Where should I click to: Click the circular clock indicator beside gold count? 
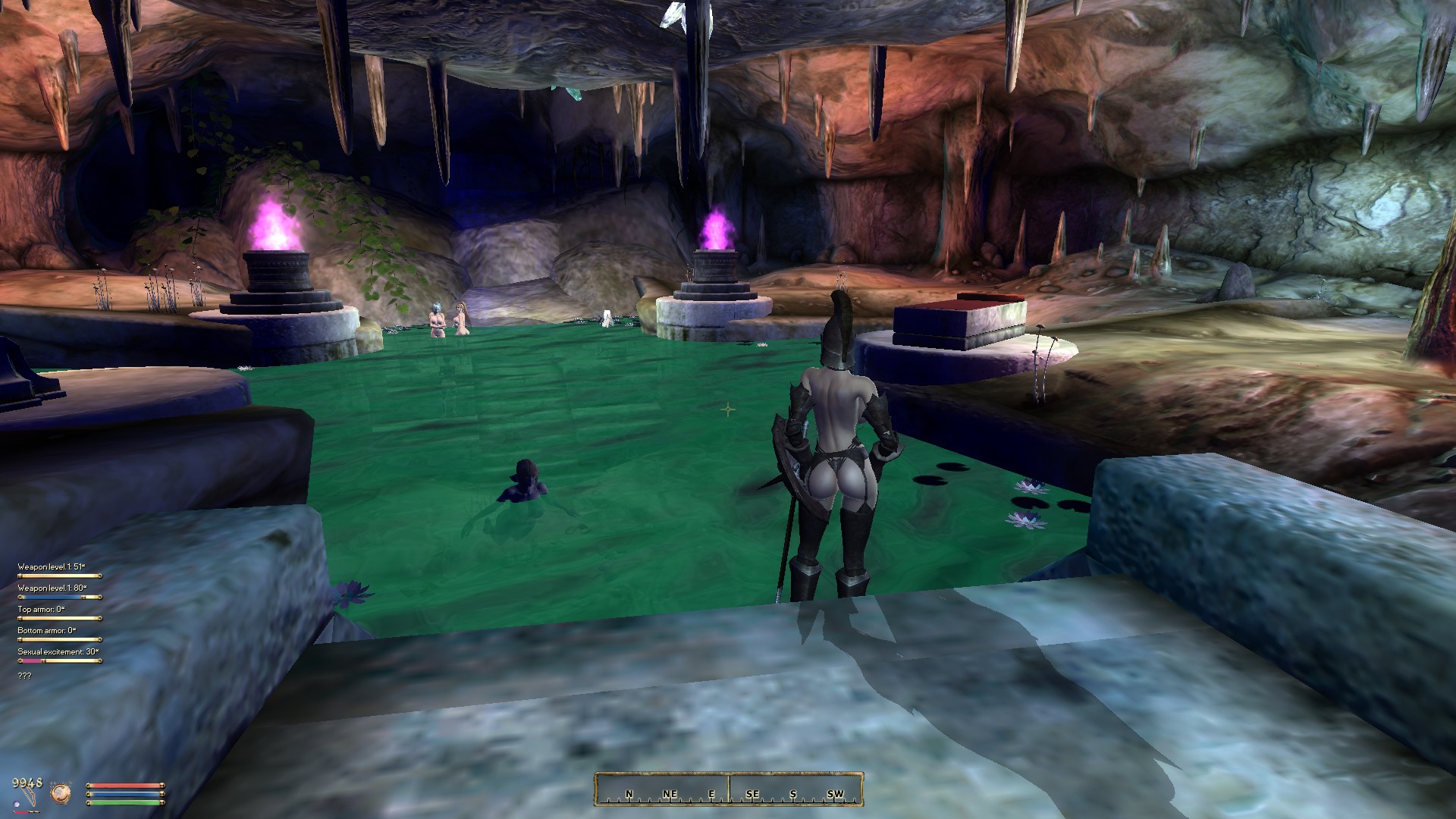pyautogui.click(x=60, y=792)
